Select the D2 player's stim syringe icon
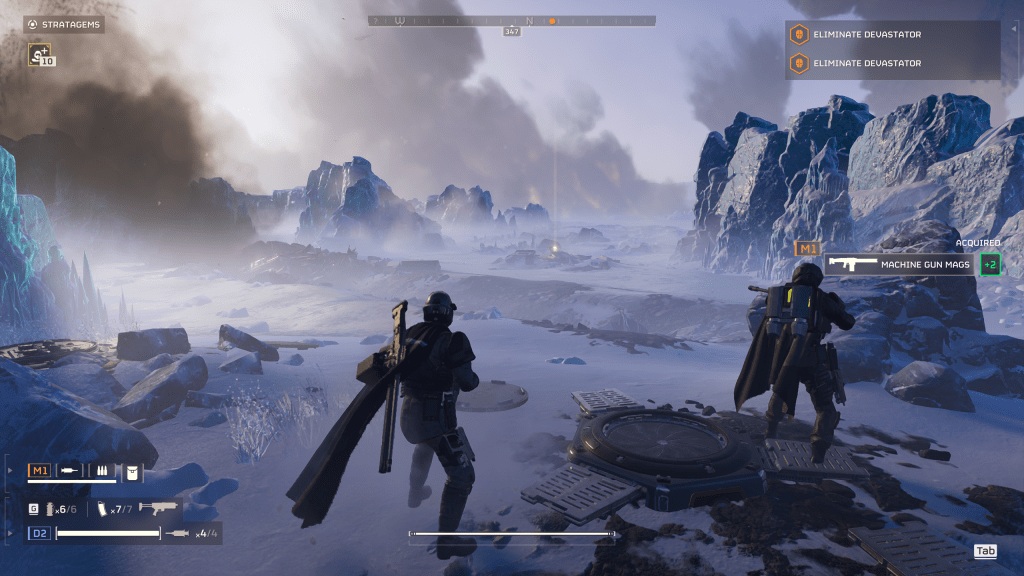Screen dimensions: 1024x576 click(x=180, y=534)
